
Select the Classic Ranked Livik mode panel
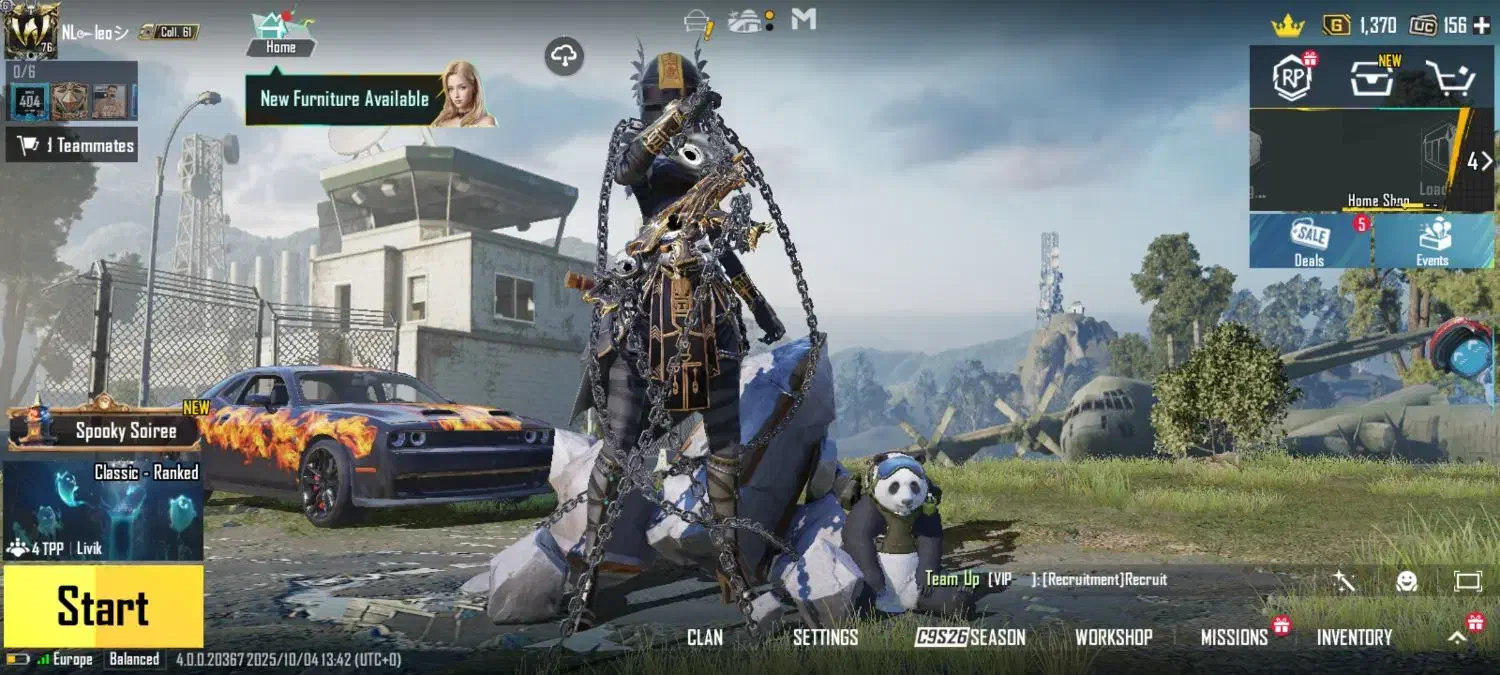[103, 510]
